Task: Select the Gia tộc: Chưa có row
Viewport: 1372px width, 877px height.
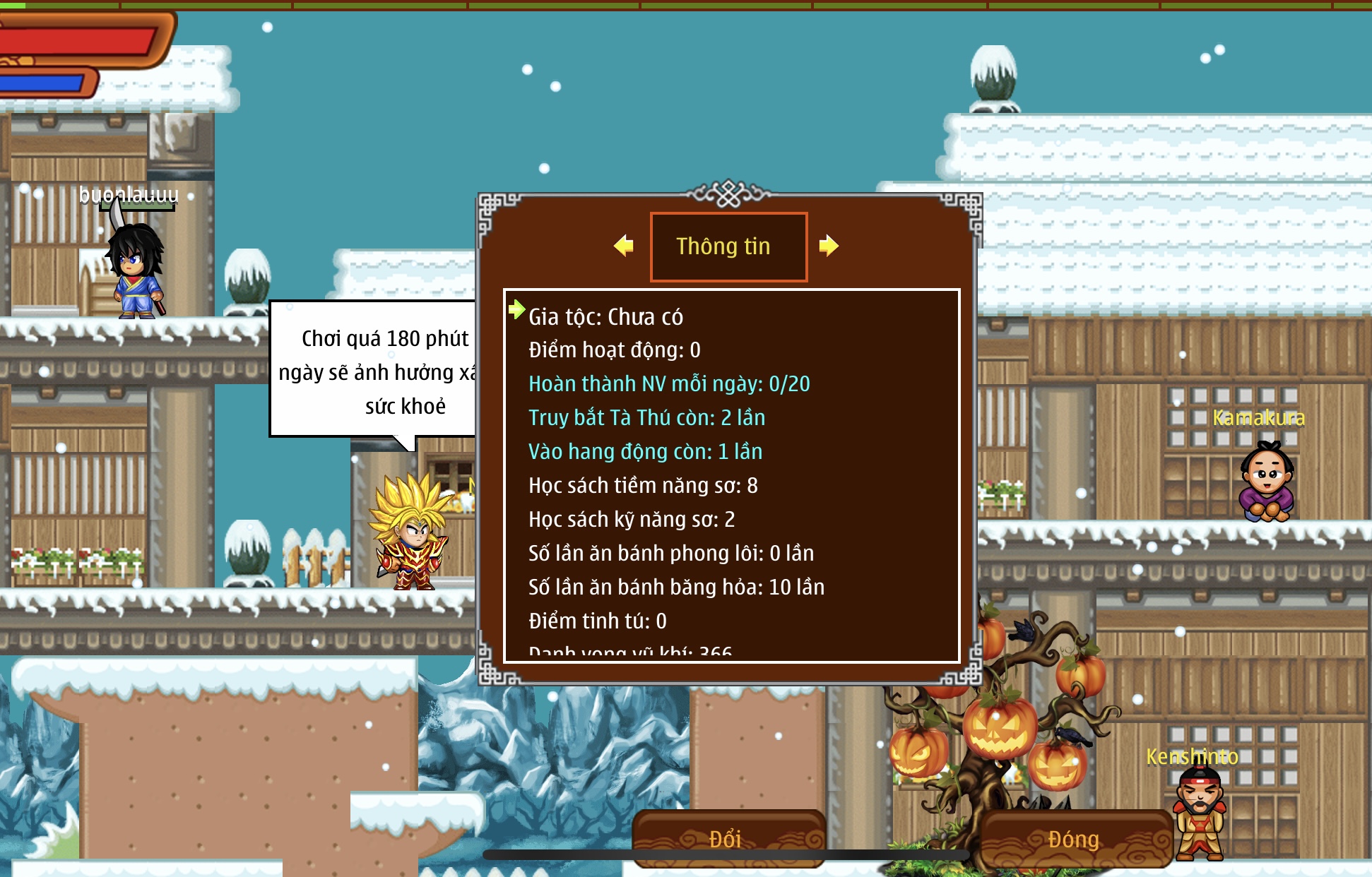Action: coord(605,317)
